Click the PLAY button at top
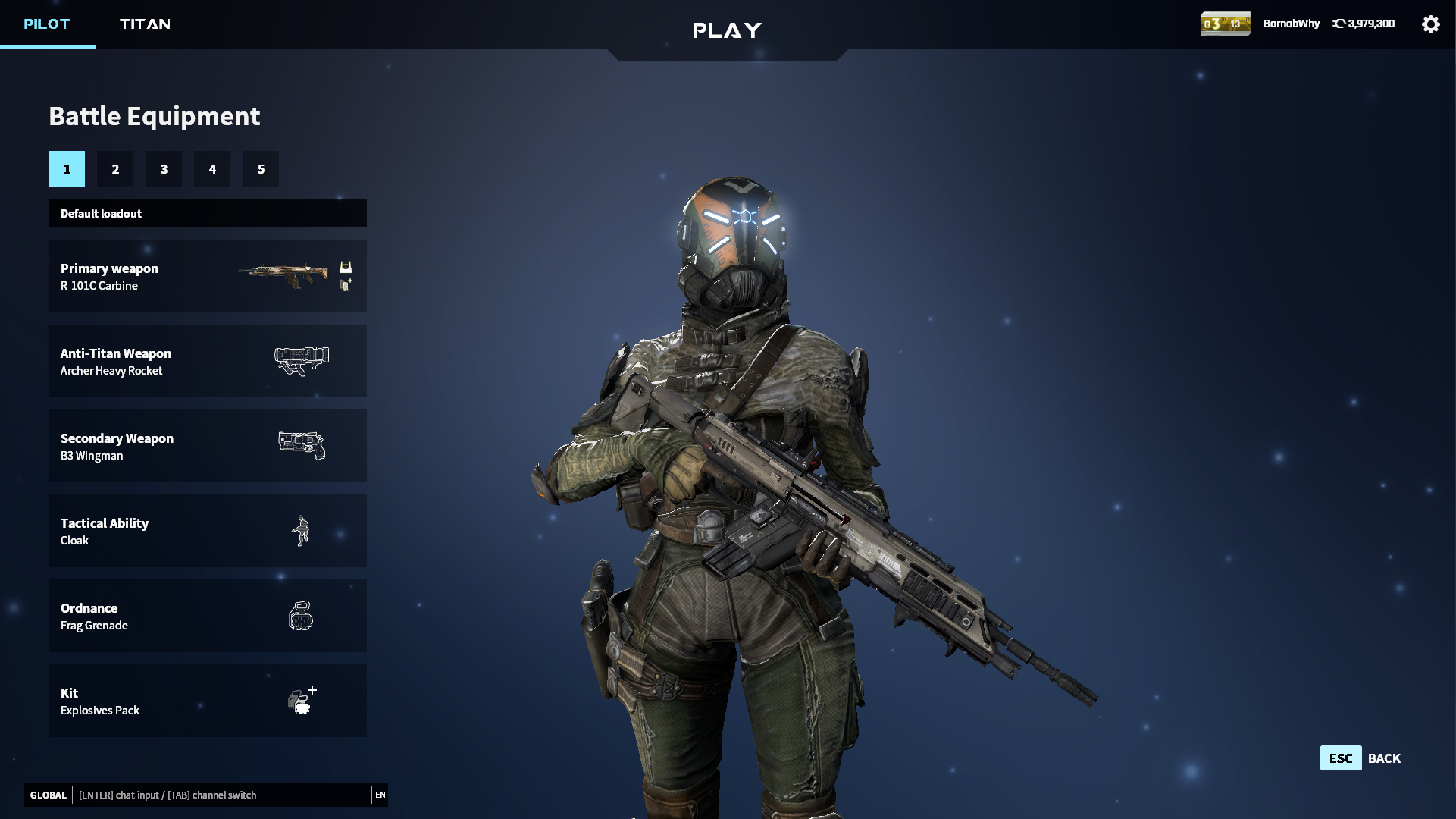The width and height of the screenshot is (1456, 819). [727, 30]
